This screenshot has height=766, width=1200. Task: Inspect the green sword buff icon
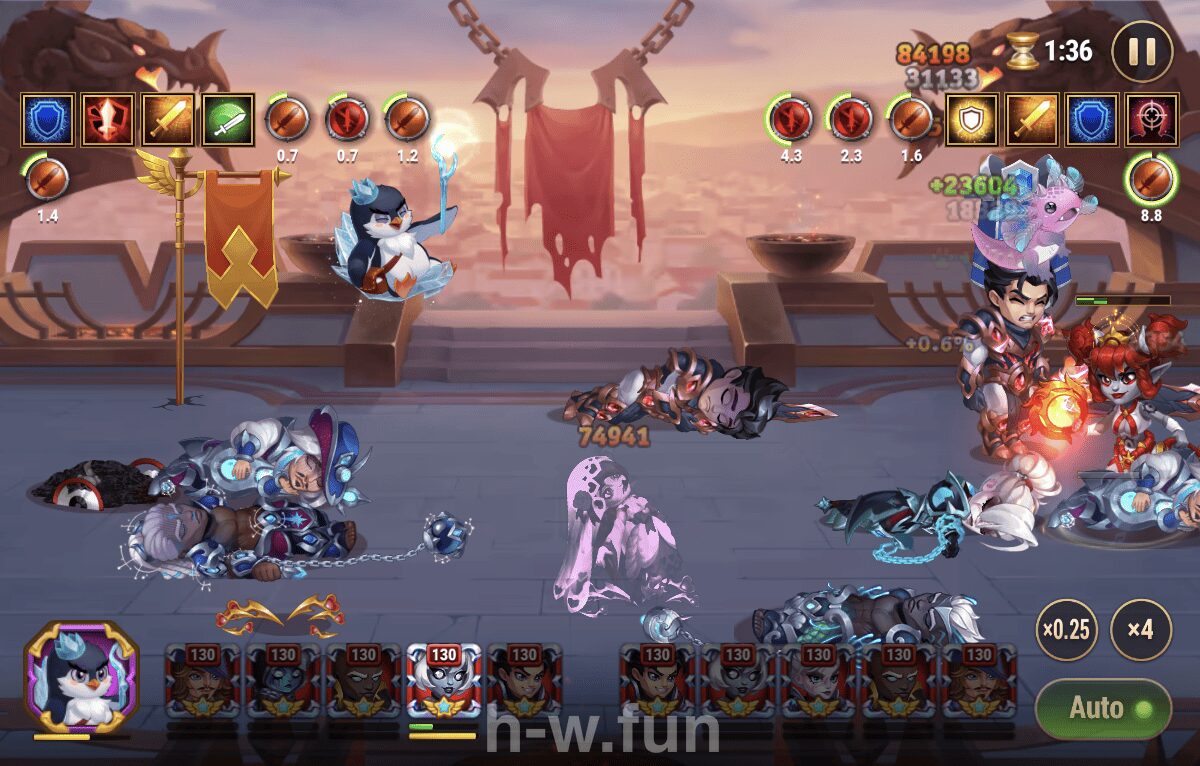point(229,120)
